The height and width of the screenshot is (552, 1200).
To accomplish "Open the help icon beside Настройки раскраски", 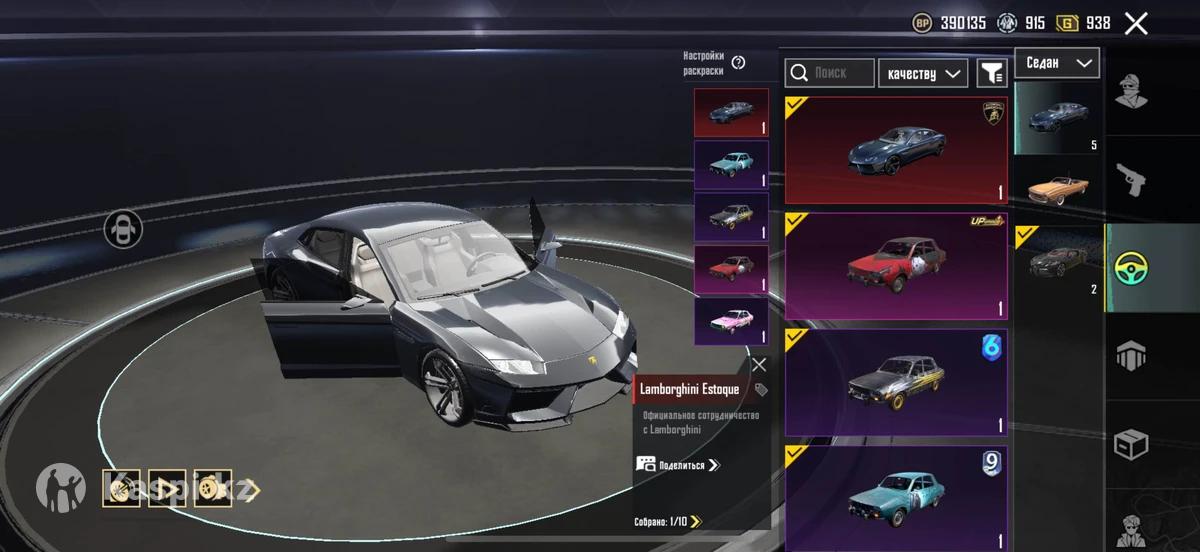I will point(739,63).
